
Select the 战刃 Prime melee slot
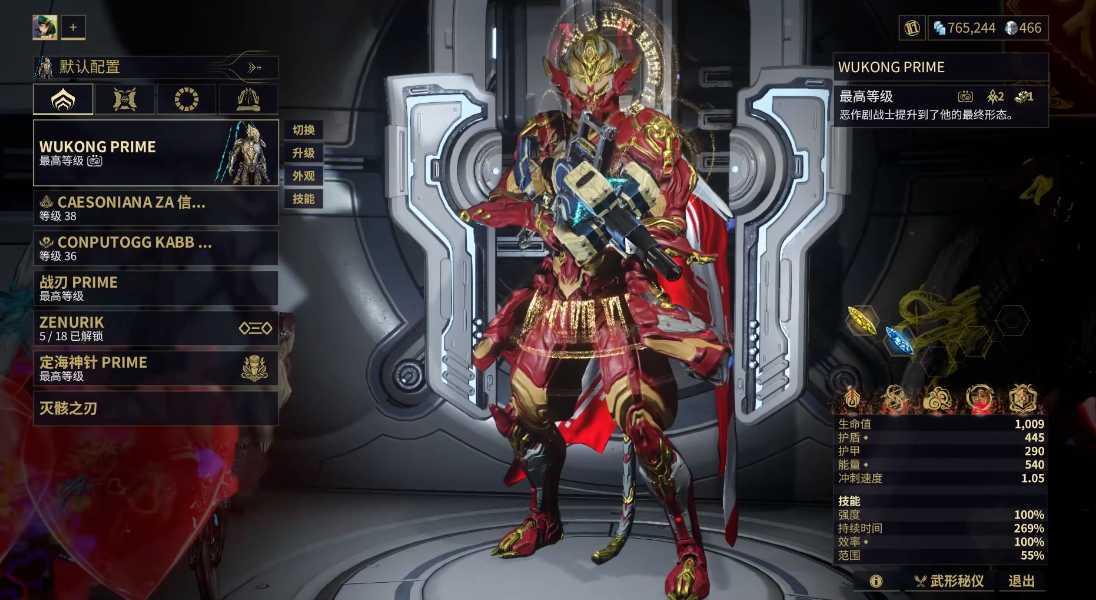click(x=155, y=288)
